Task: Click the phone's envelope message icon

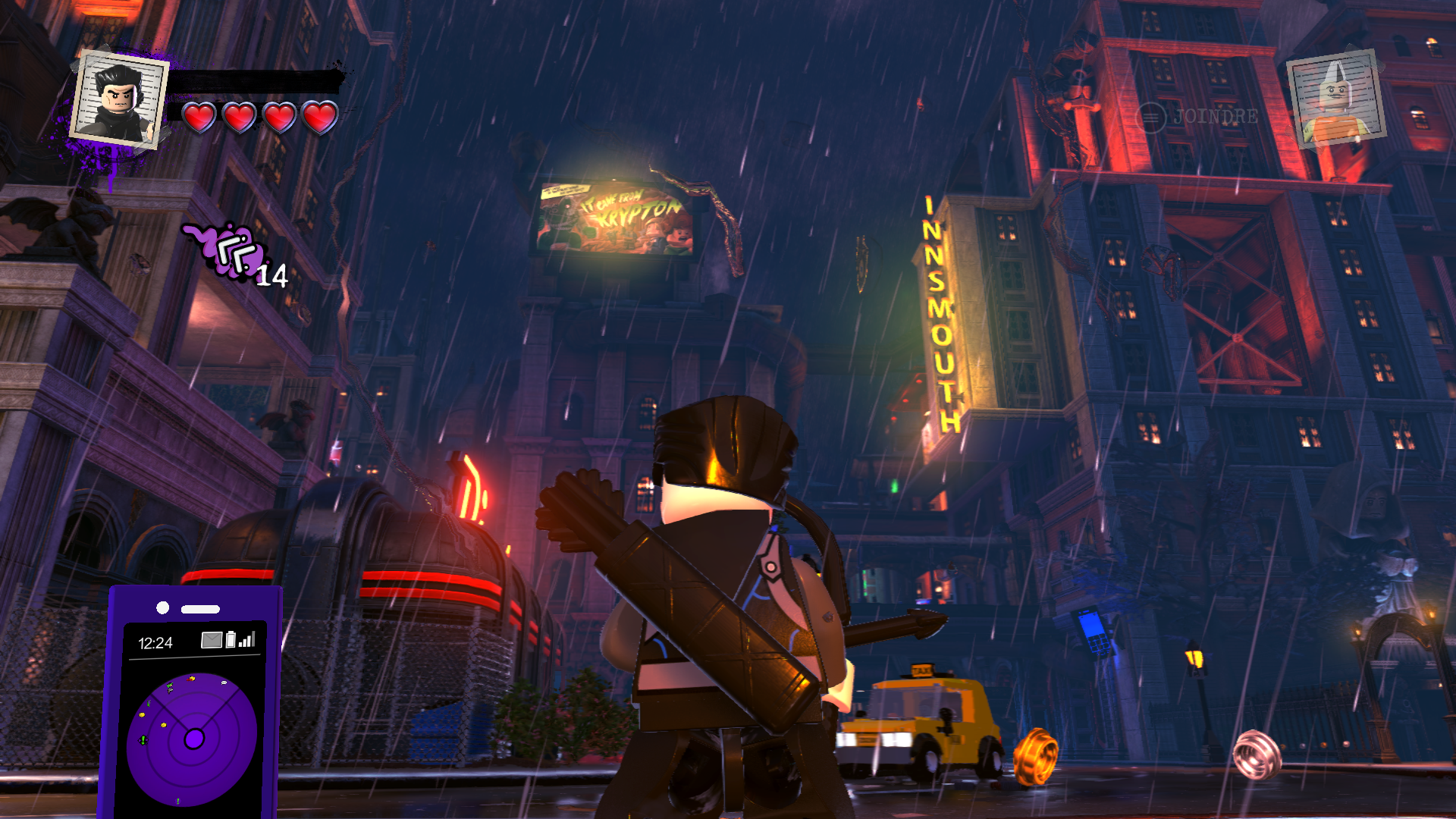Action: point(212,641)
